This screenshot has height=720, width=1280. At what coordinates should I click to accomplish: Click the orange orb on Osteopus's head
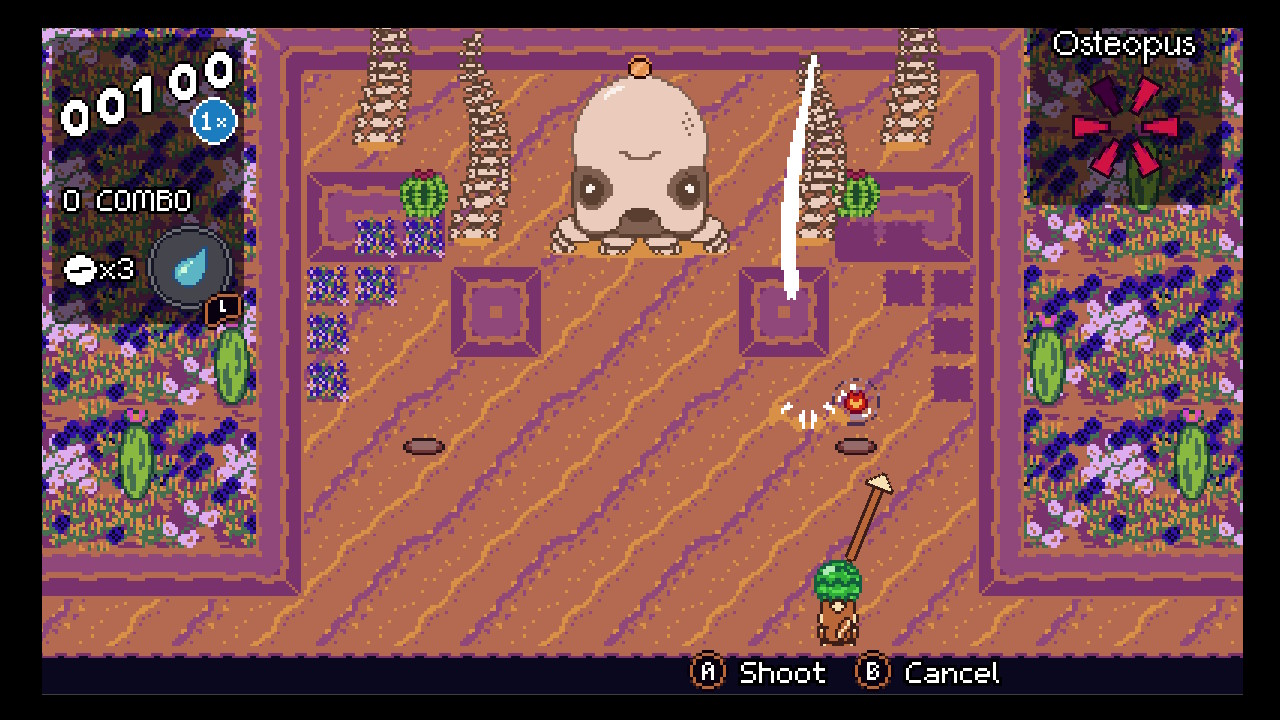(x=642, y=68)
